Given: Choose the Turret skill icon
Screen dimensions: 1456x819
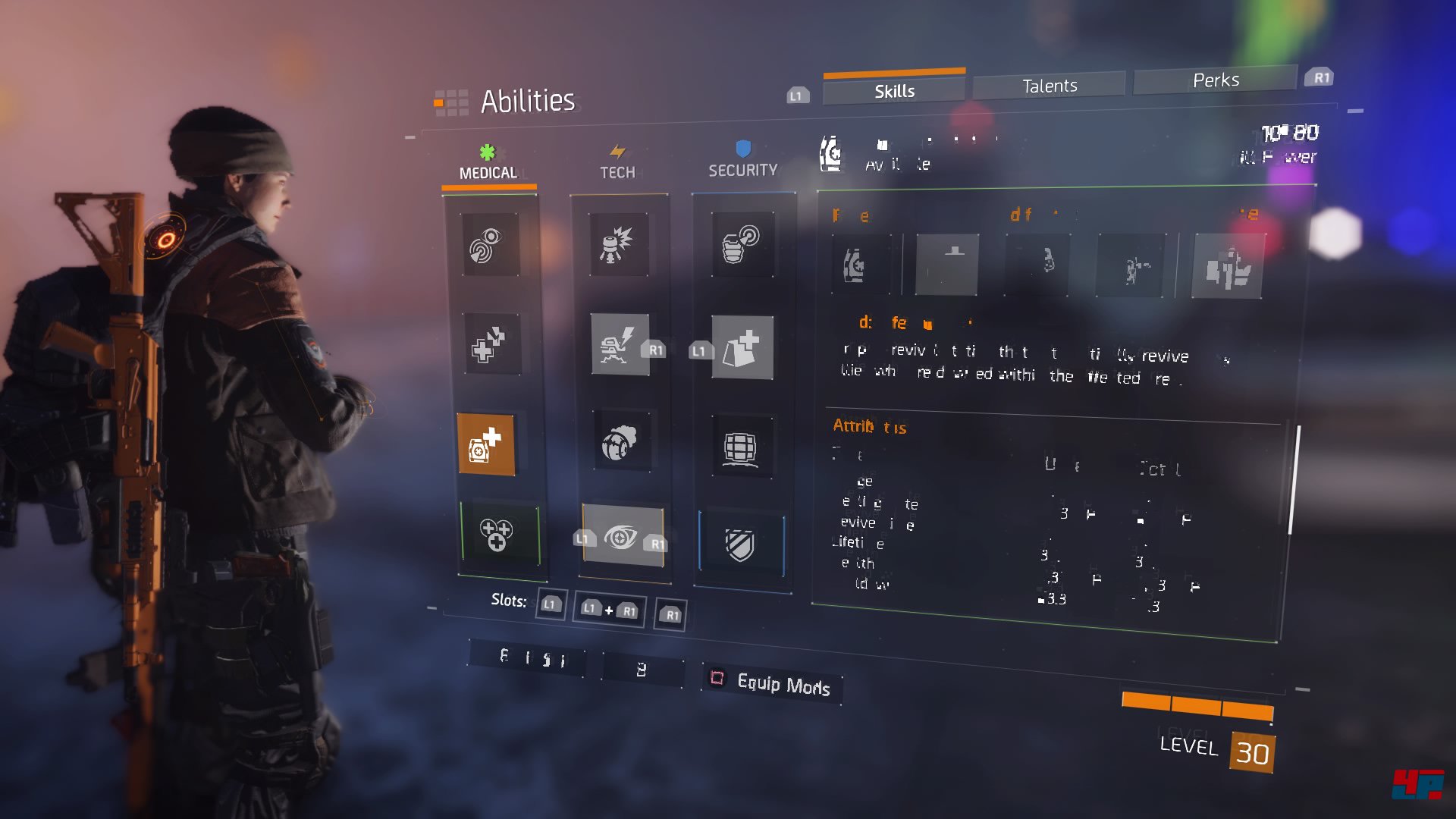Looking at the screenshot, I should (620, 344).
